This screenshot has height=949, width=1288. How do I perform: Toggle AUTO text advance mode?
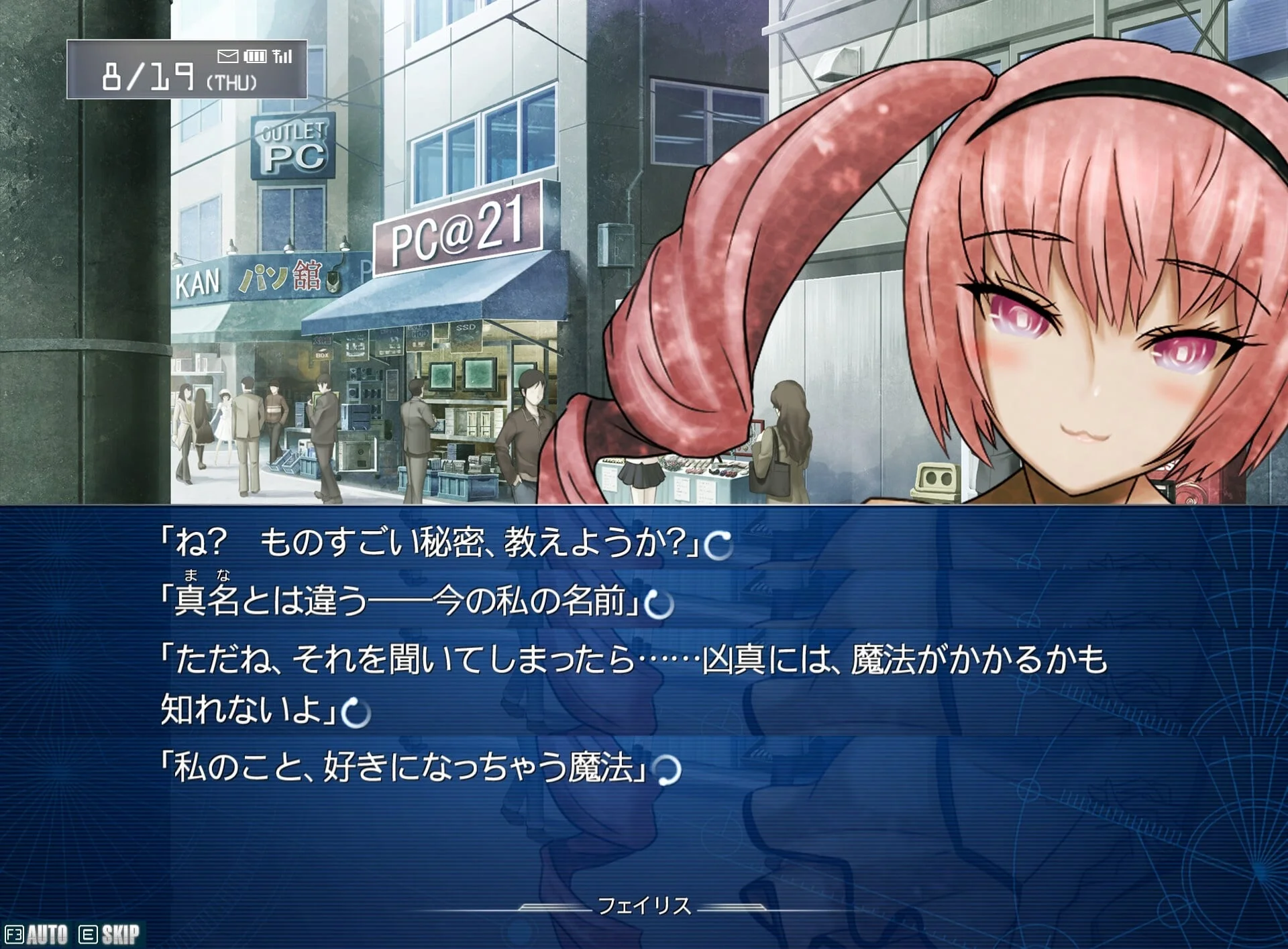click(x=38, y=934)
